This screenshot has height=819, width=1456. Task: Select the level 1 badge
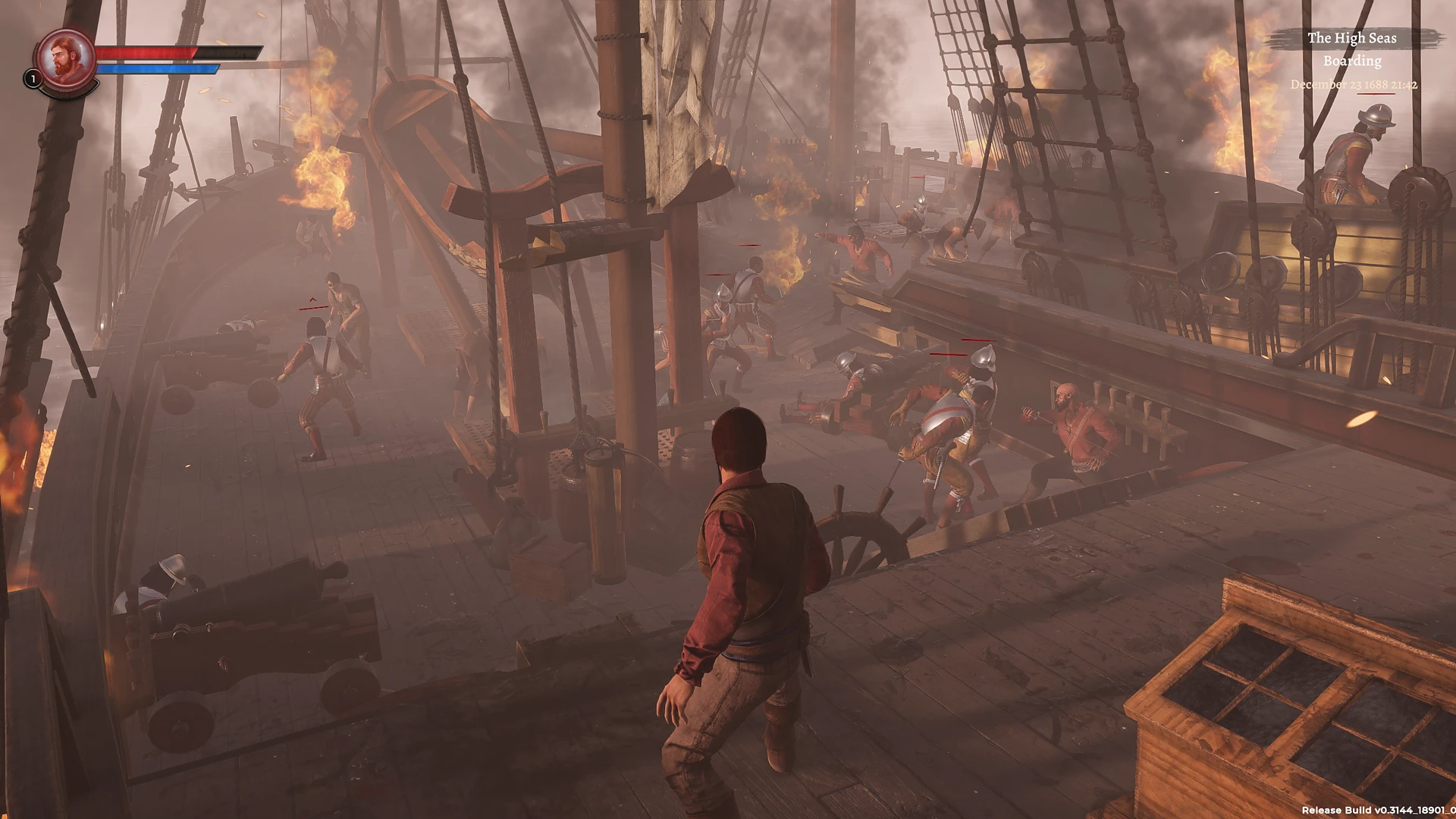click(x=33, y=78)
